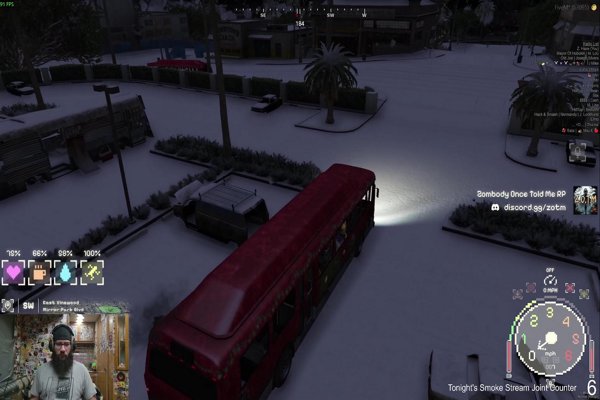This screenshot has height=400, width=600.
Task: Click the compass bar heading strip
Action: click(x=300, y=16)
